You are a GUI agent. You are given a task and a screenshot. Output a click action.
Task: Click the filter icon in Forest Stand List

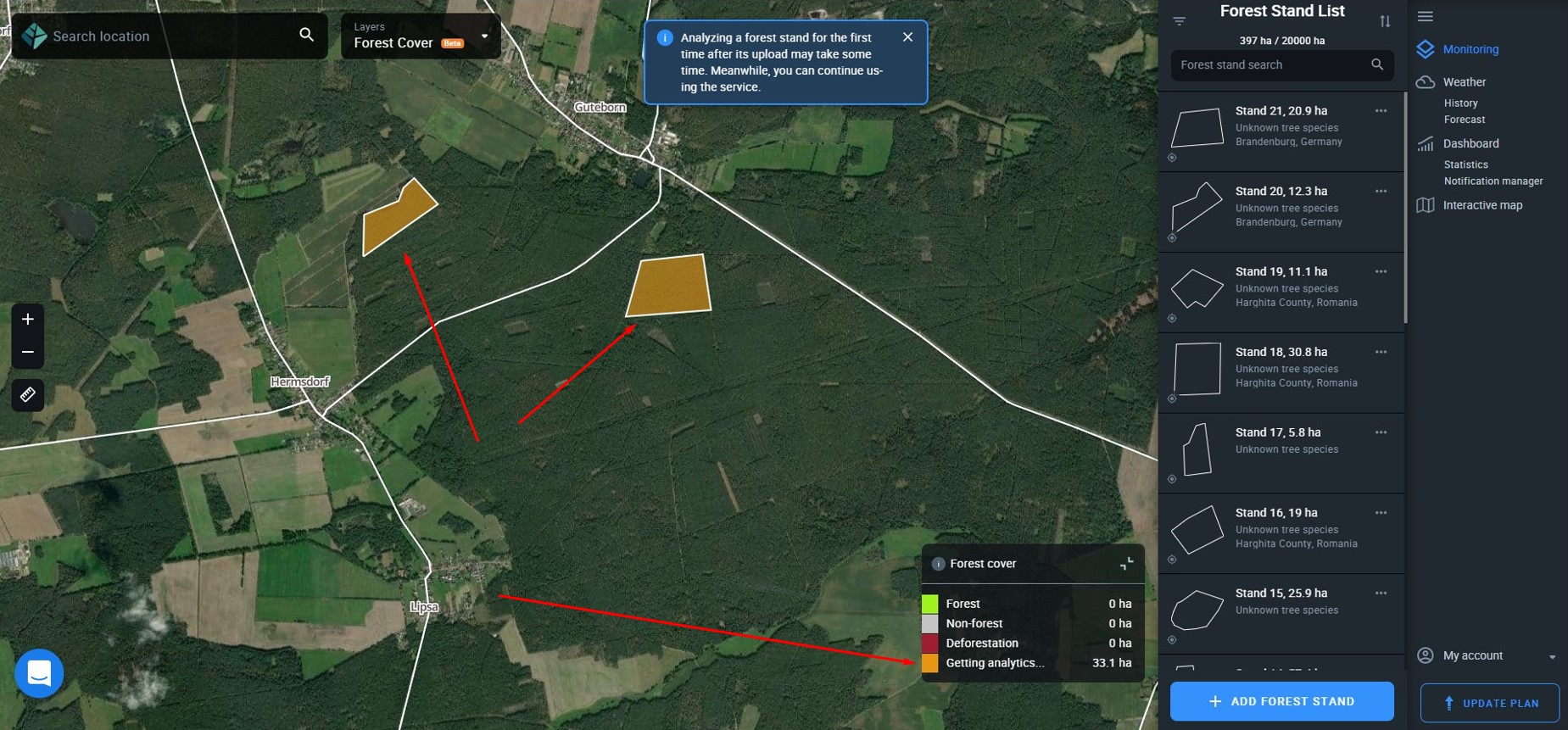1179,20
